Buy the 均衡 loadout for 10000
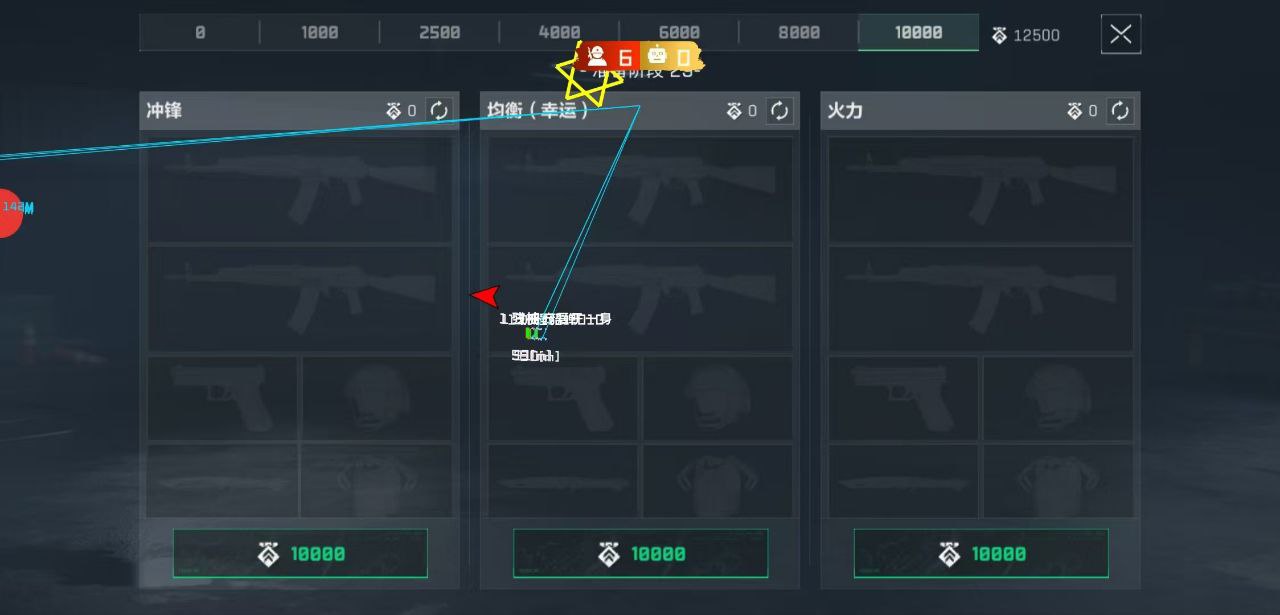Screen dimensions: 1280x615 (640, 554)
